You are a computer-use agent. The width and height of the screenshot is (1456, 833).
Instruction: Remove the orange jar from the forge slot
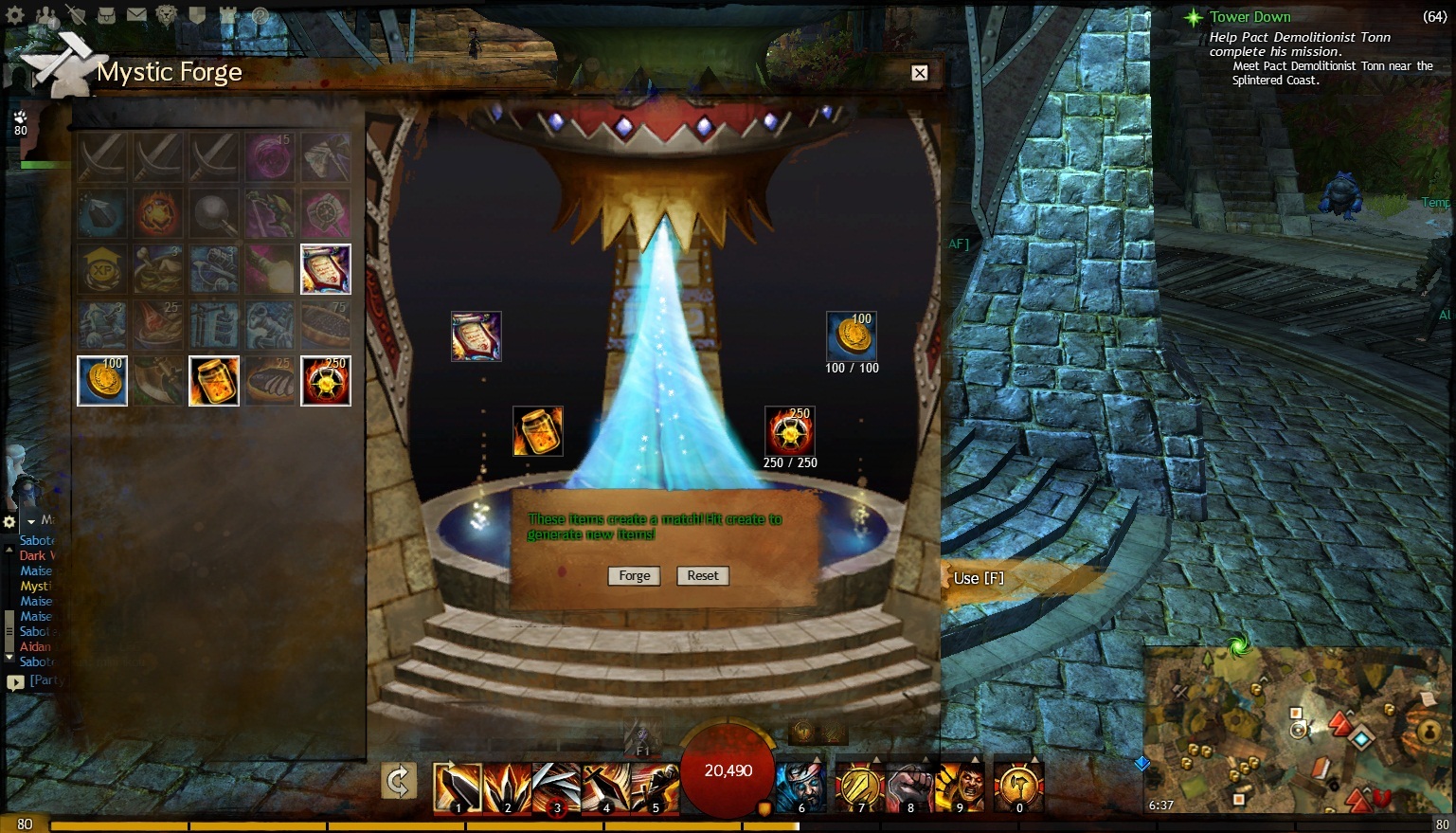[x=538, y=431]
